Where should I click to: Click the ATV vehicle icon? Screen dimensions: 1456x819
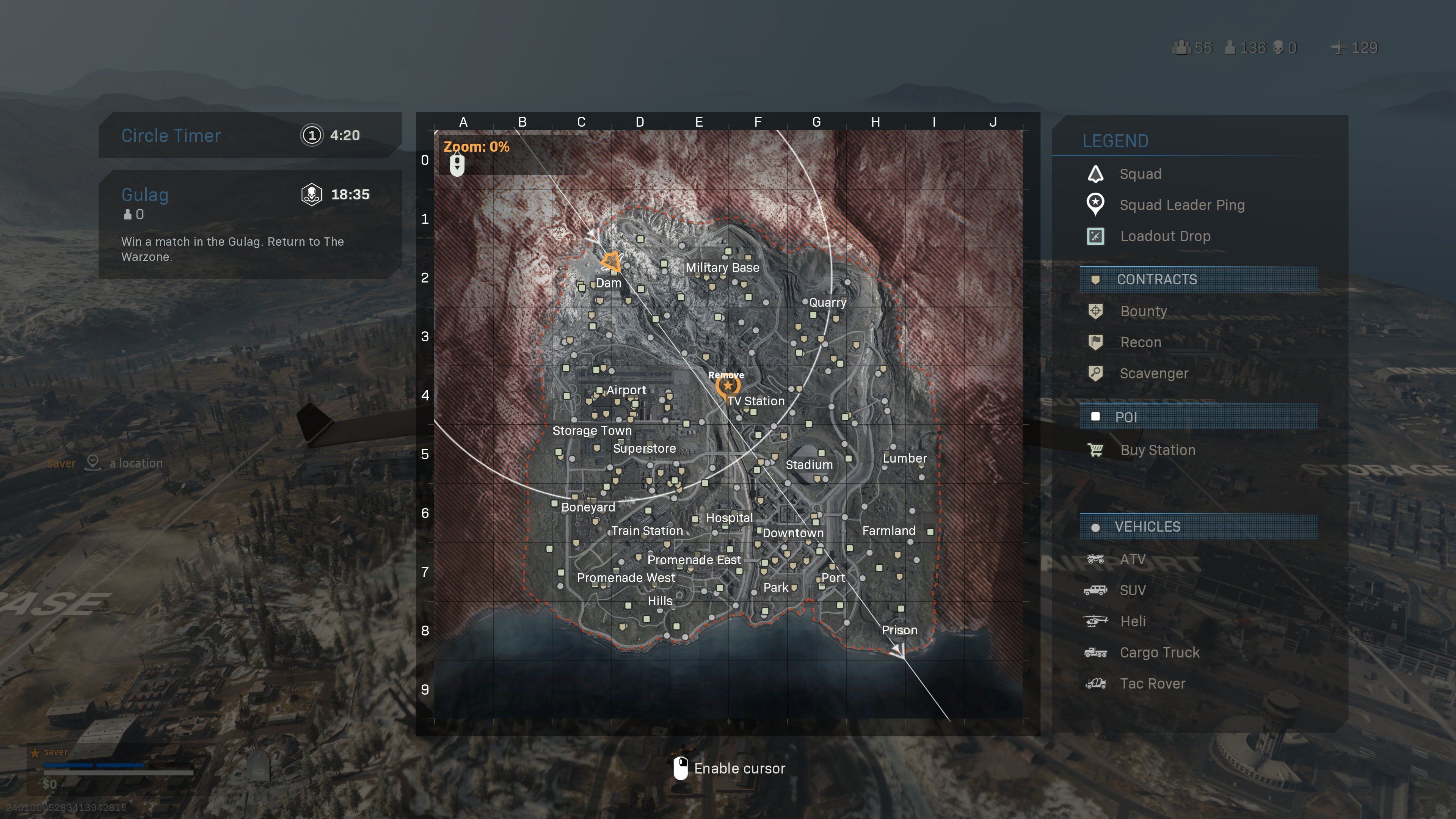coord(1095,559)
